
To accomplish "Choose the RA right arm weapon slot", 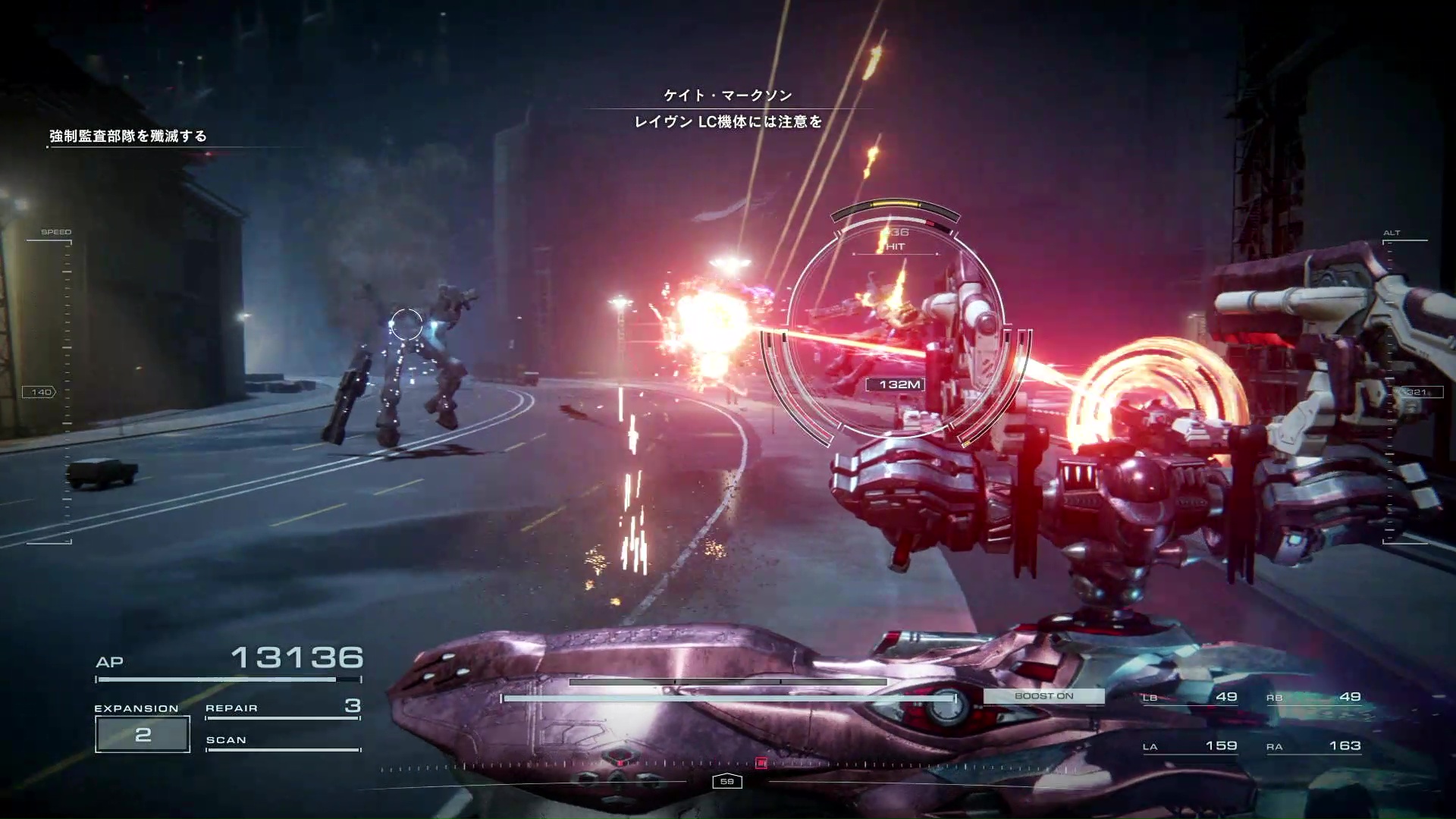I will (1313, 747).
